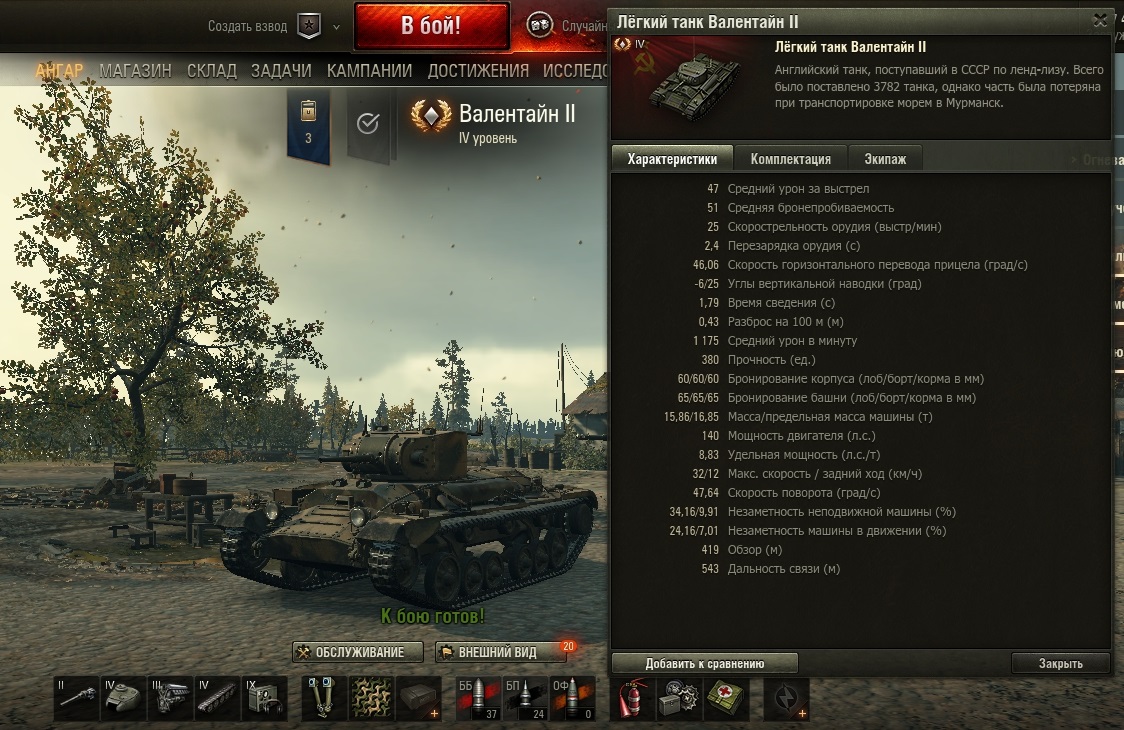
Task: Dismiss the panel using the X corner button
Action: coord(1100,20)
